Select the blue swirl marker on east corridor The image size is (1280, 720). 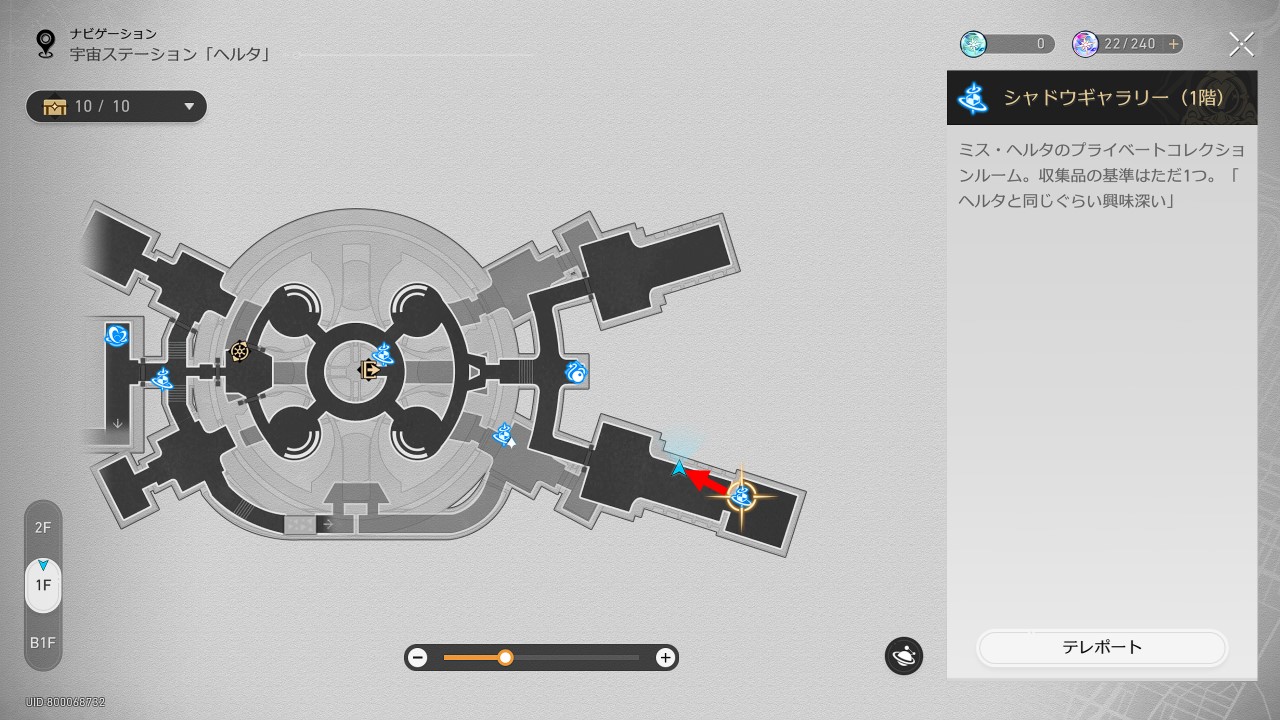click(575, 373)
